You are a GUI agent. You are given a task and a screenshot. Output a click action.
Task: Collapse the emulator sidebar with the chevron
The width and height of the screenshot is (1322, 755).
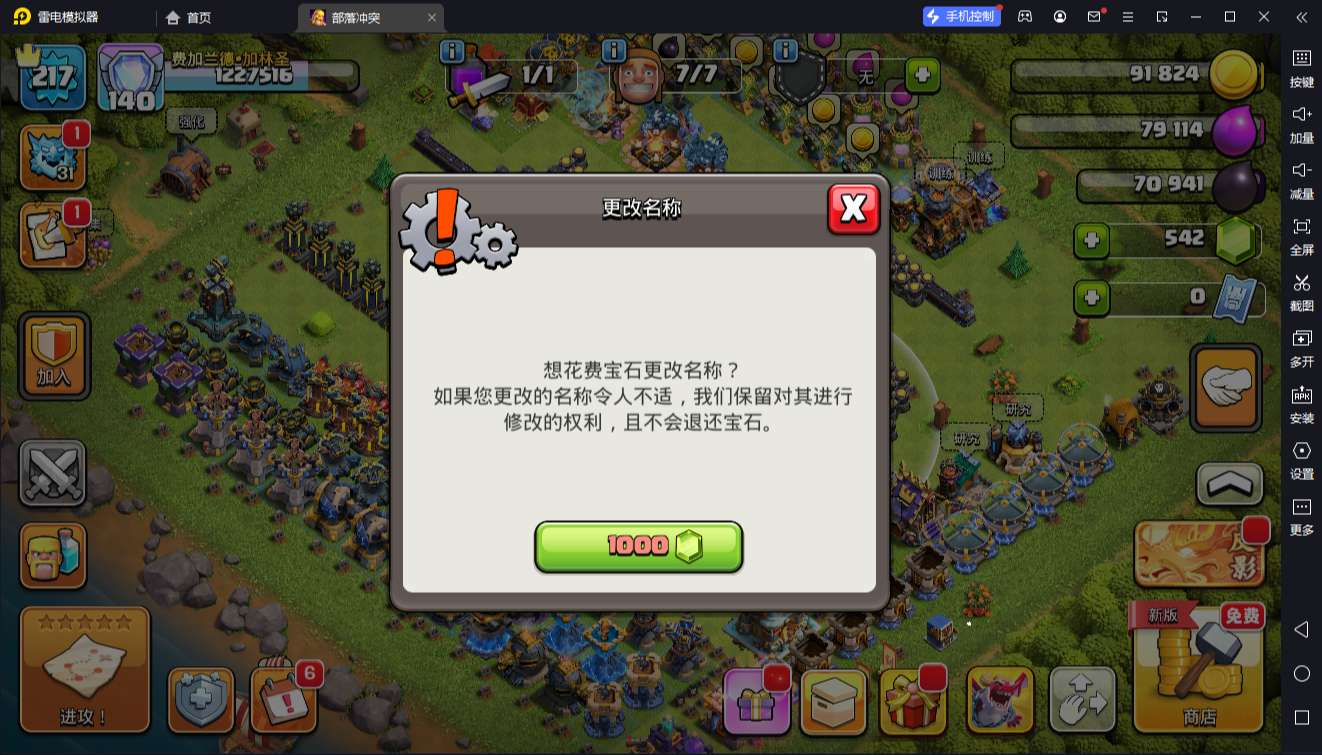coord(1301,17)
